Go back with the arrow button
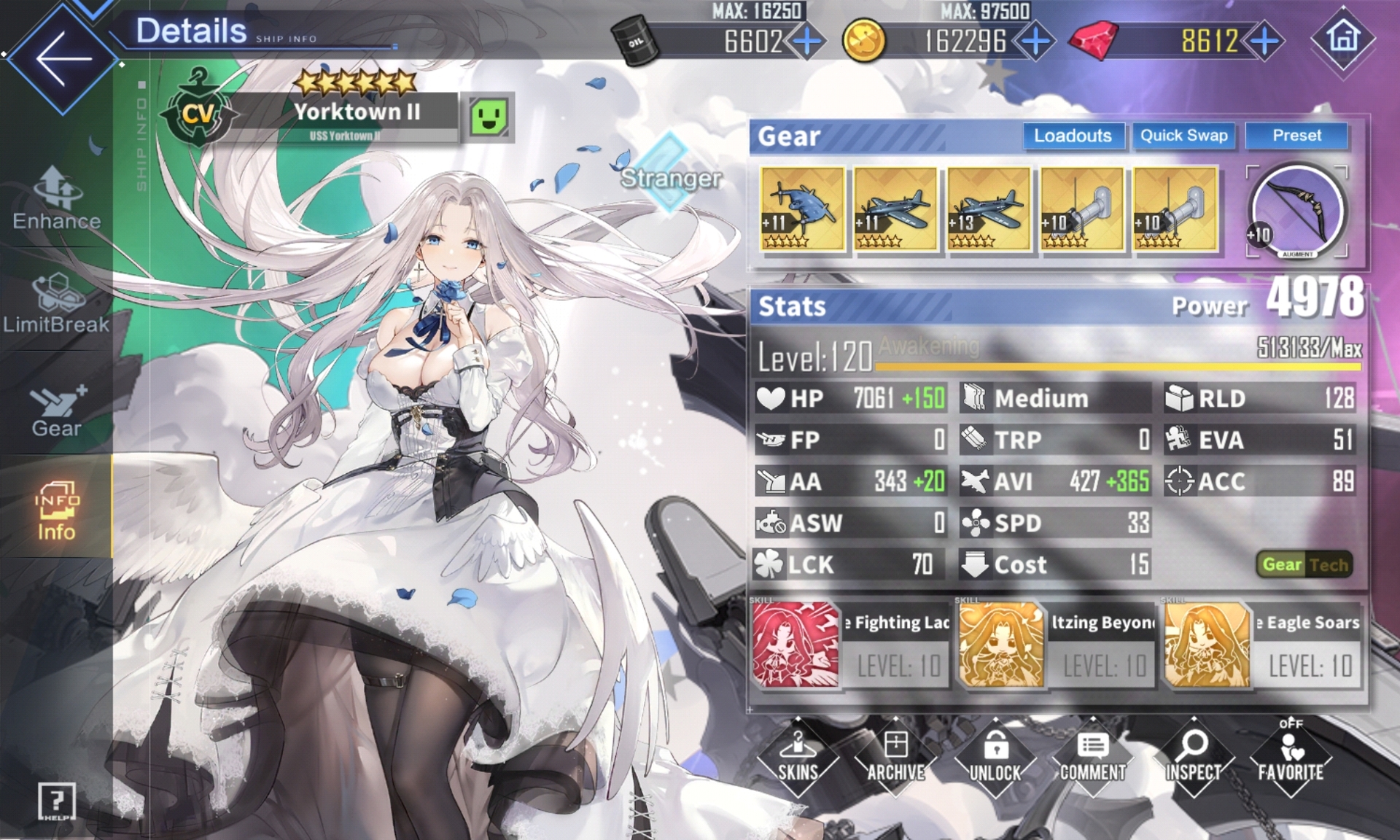Screen dimensions: 1400x840 [62, 58]
